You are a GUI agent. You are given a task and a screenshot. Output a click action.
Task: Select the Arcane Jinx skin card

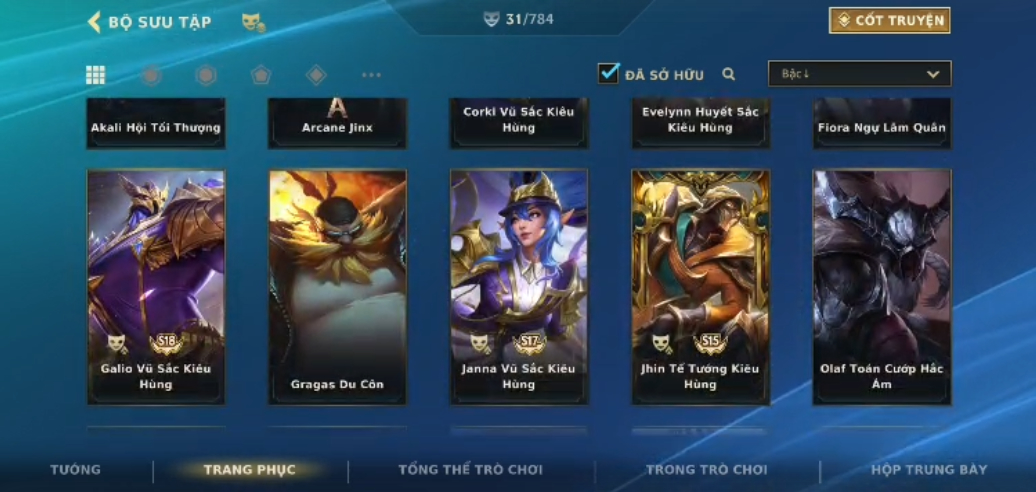(x=337, y=124)
